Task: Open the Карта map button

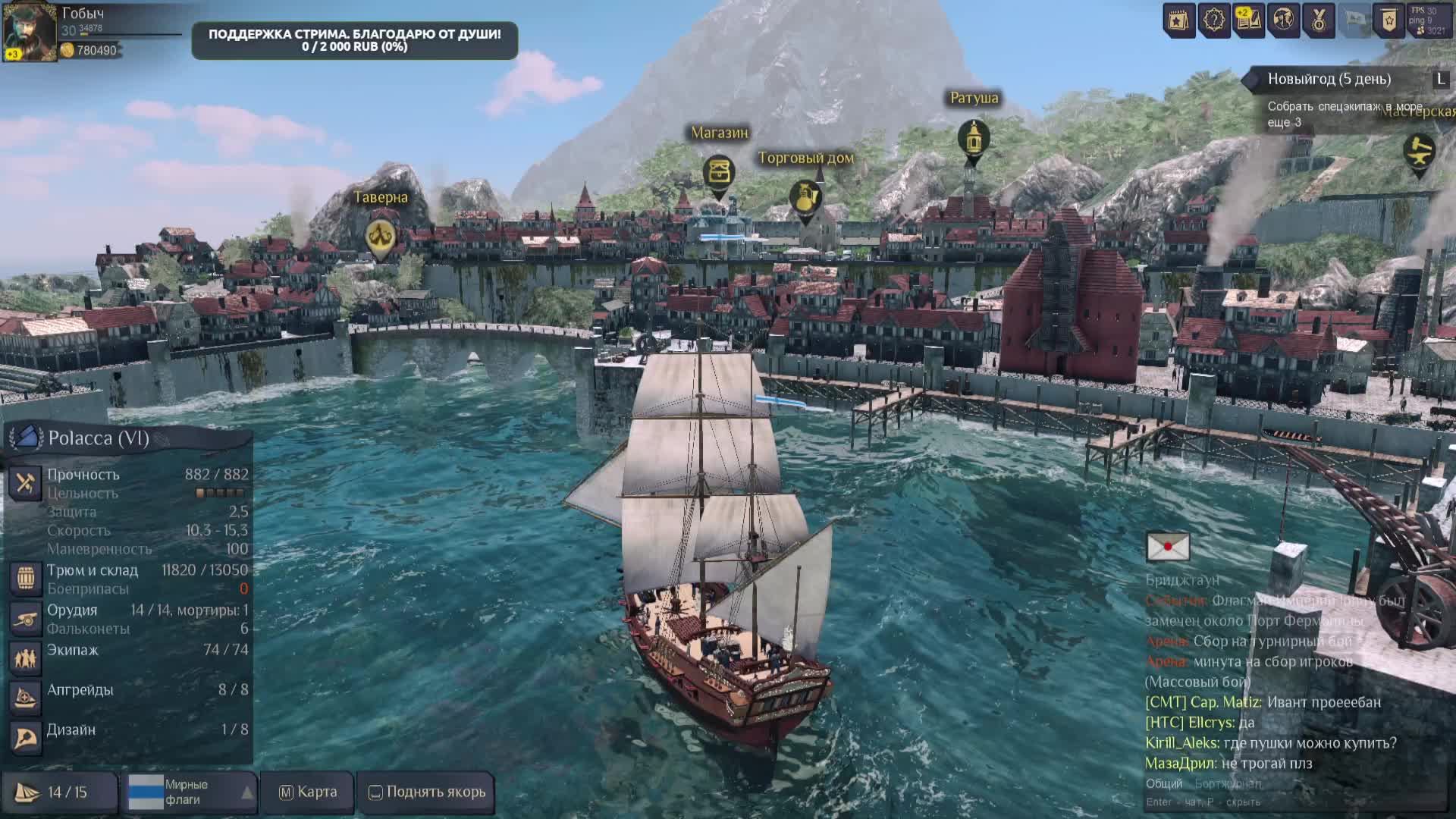Action: (308, 792)
